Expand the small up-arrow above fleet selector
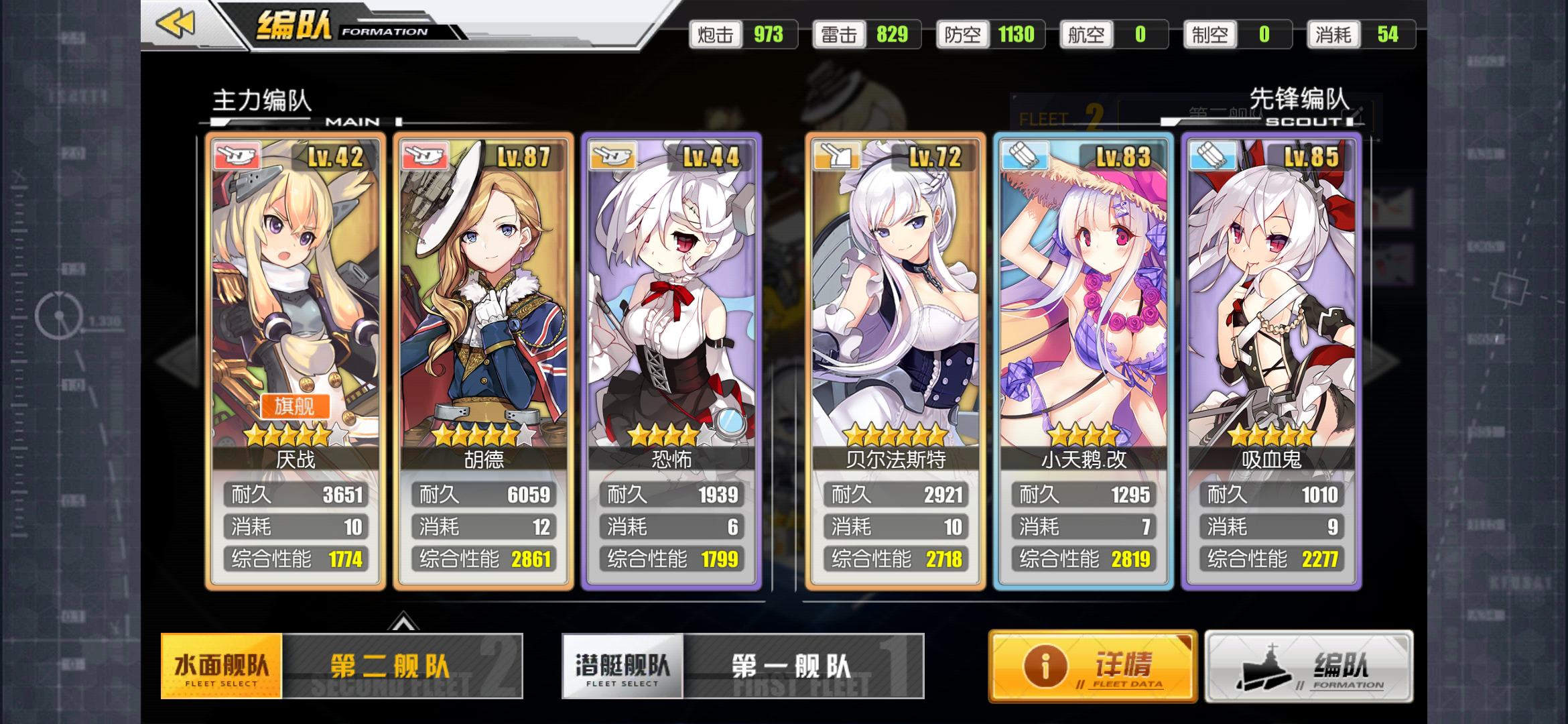 click(403, 623)
